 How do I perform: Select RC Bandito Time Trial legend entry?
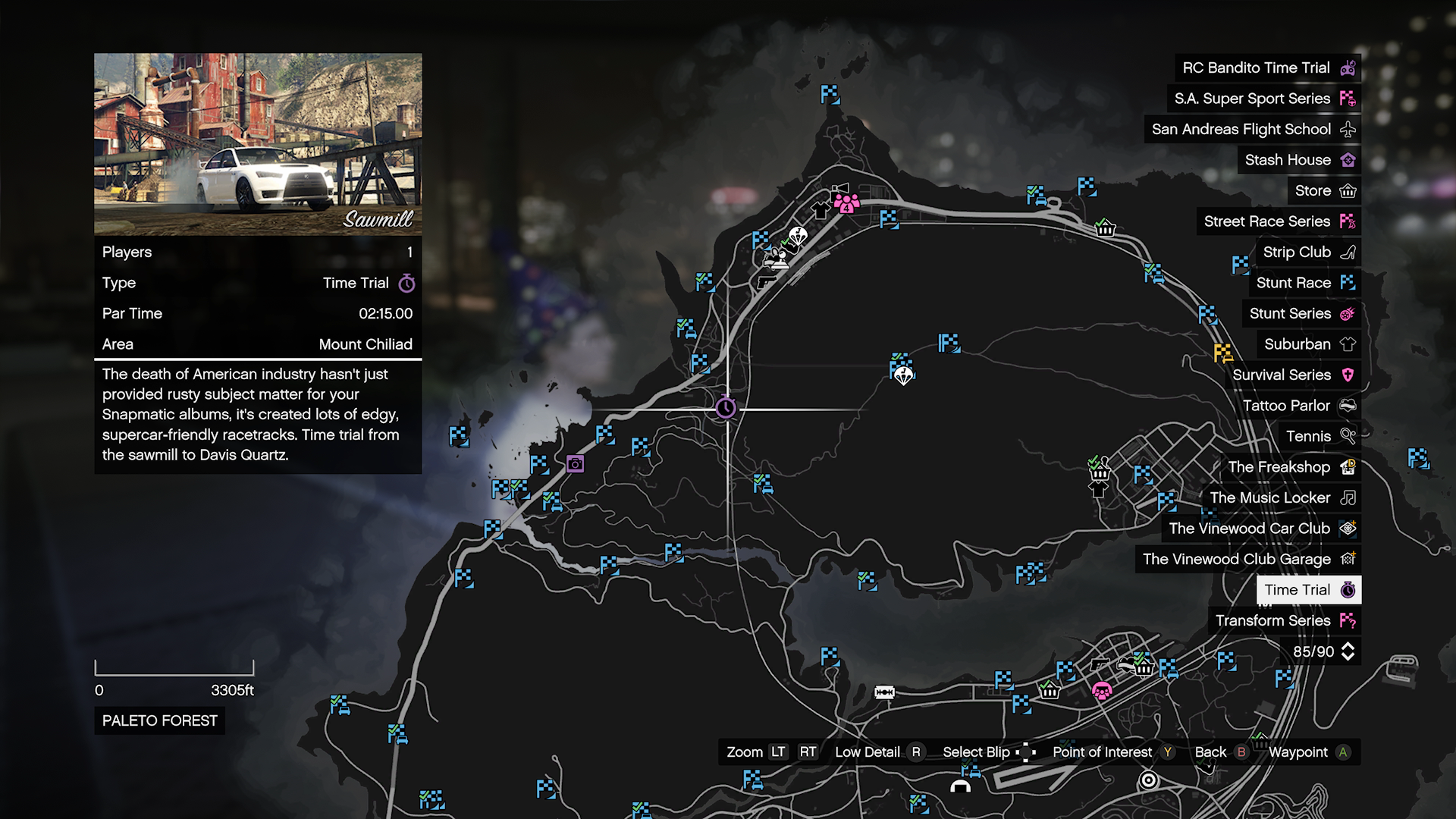(1267, 67)
